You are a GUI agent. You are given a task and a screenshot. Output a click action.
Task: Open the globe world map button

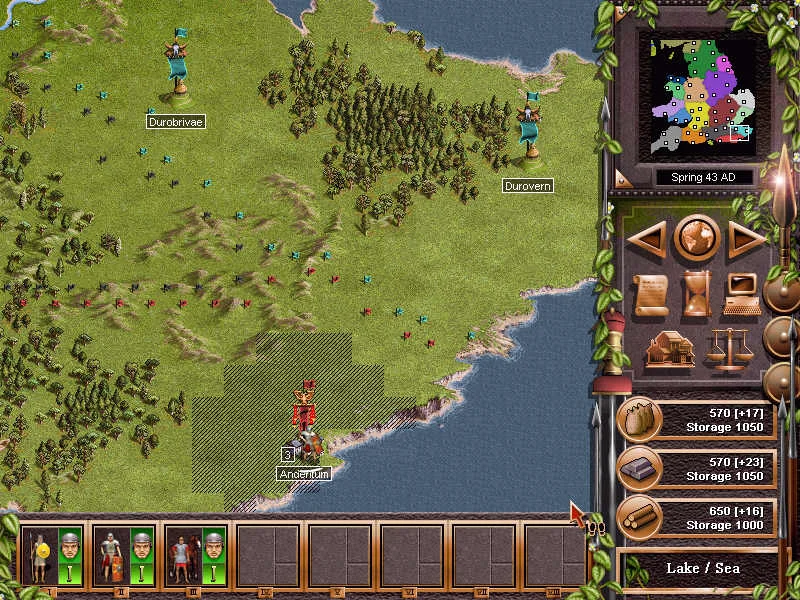[x=696, y=238]
